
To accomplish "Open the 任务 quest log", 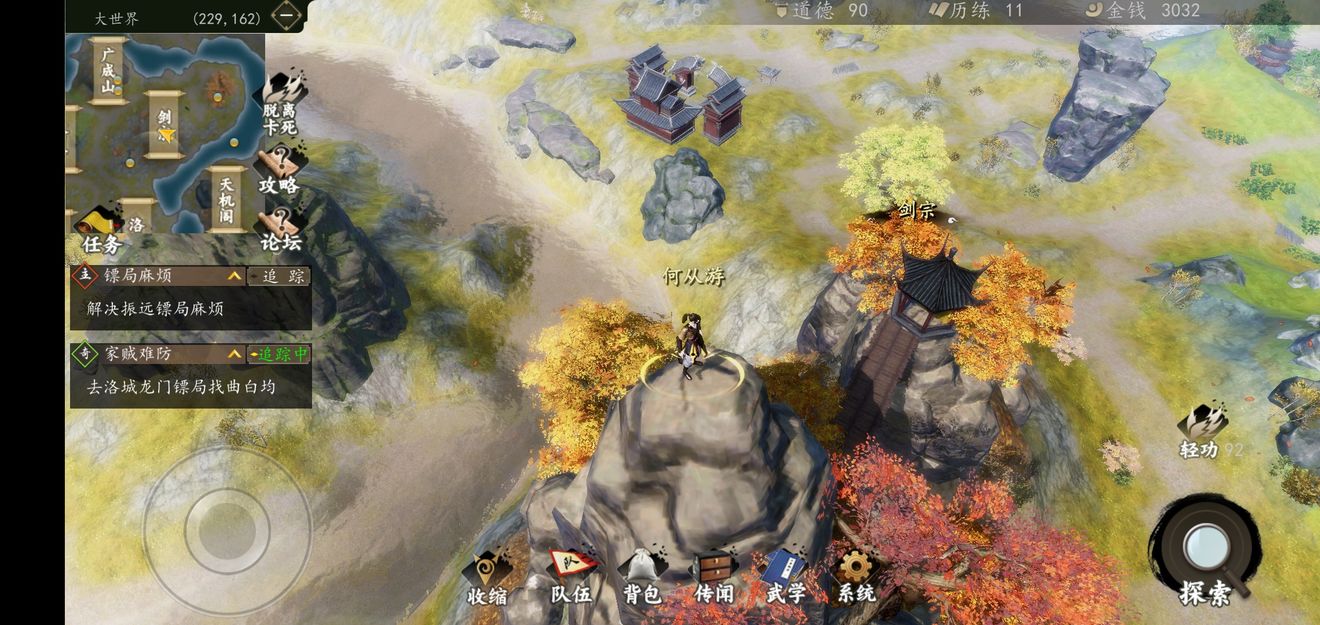I will coord(101,231).
